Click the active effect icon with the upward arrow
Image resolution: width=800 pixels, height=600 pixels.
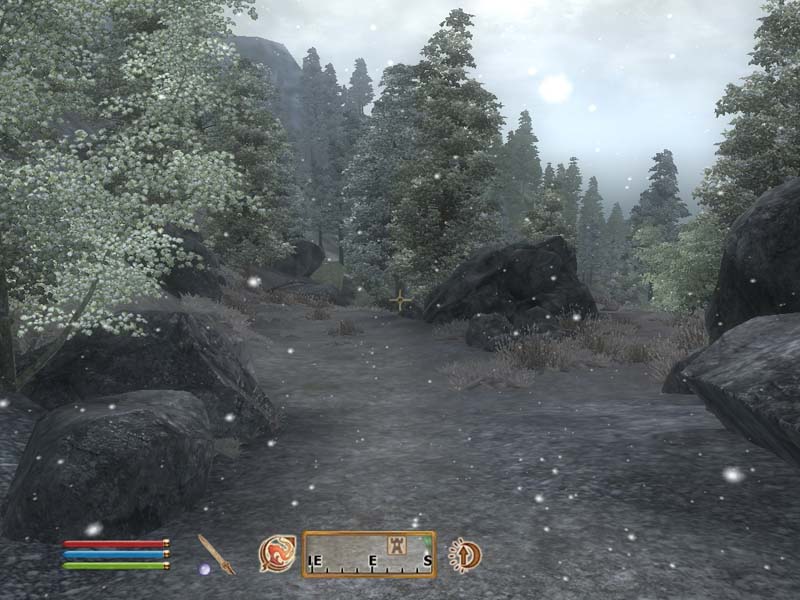(465, 553)
